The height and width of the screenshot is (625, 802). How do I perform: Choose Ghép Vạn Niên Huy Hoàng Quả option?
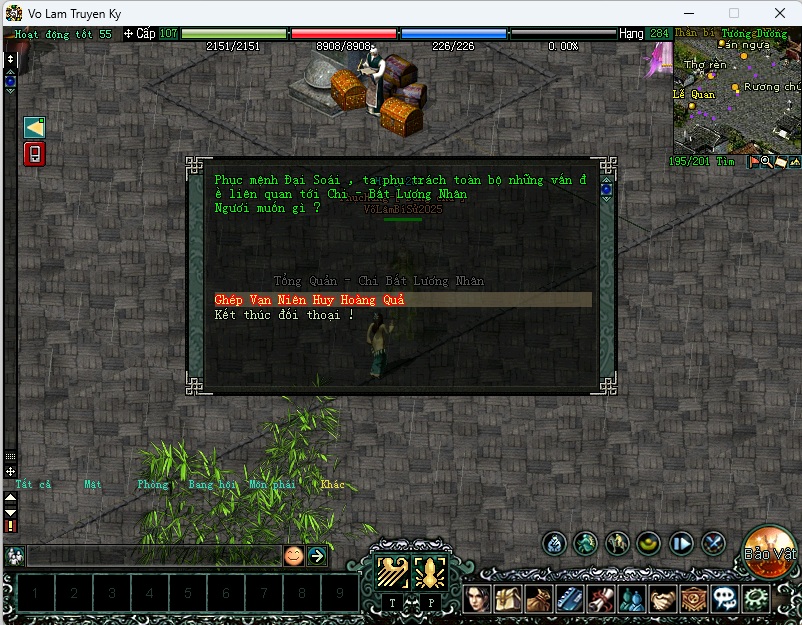coord(310,300)
